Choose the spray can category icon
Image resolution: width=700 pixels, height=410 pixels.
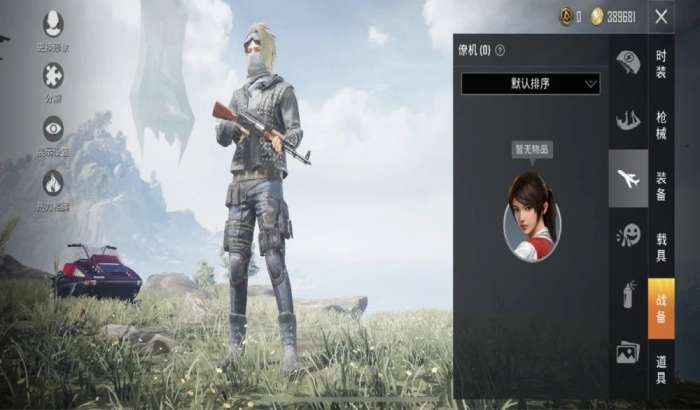[628, 294]
